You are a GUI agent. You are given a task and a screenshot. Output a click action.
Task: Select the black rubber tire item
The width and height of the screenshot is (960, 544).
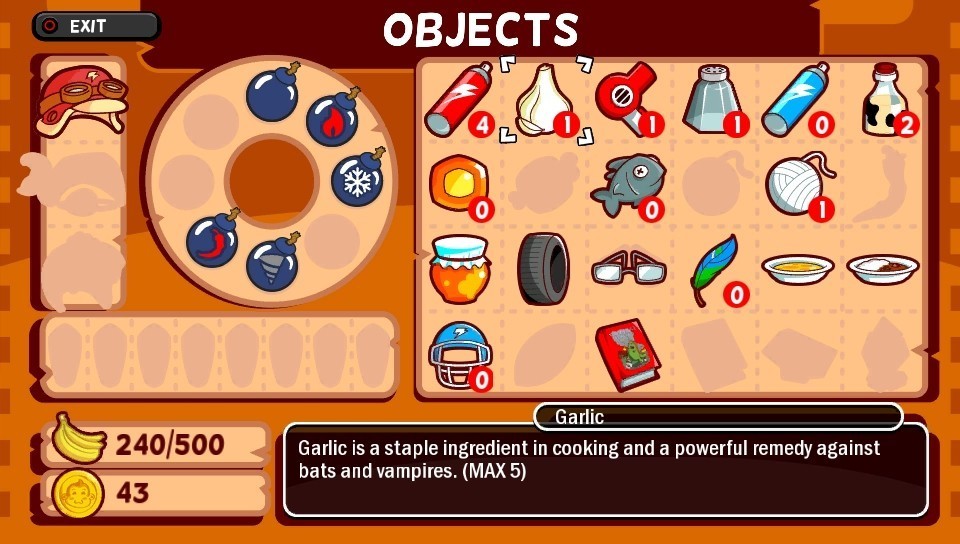[x=543, y=268]
